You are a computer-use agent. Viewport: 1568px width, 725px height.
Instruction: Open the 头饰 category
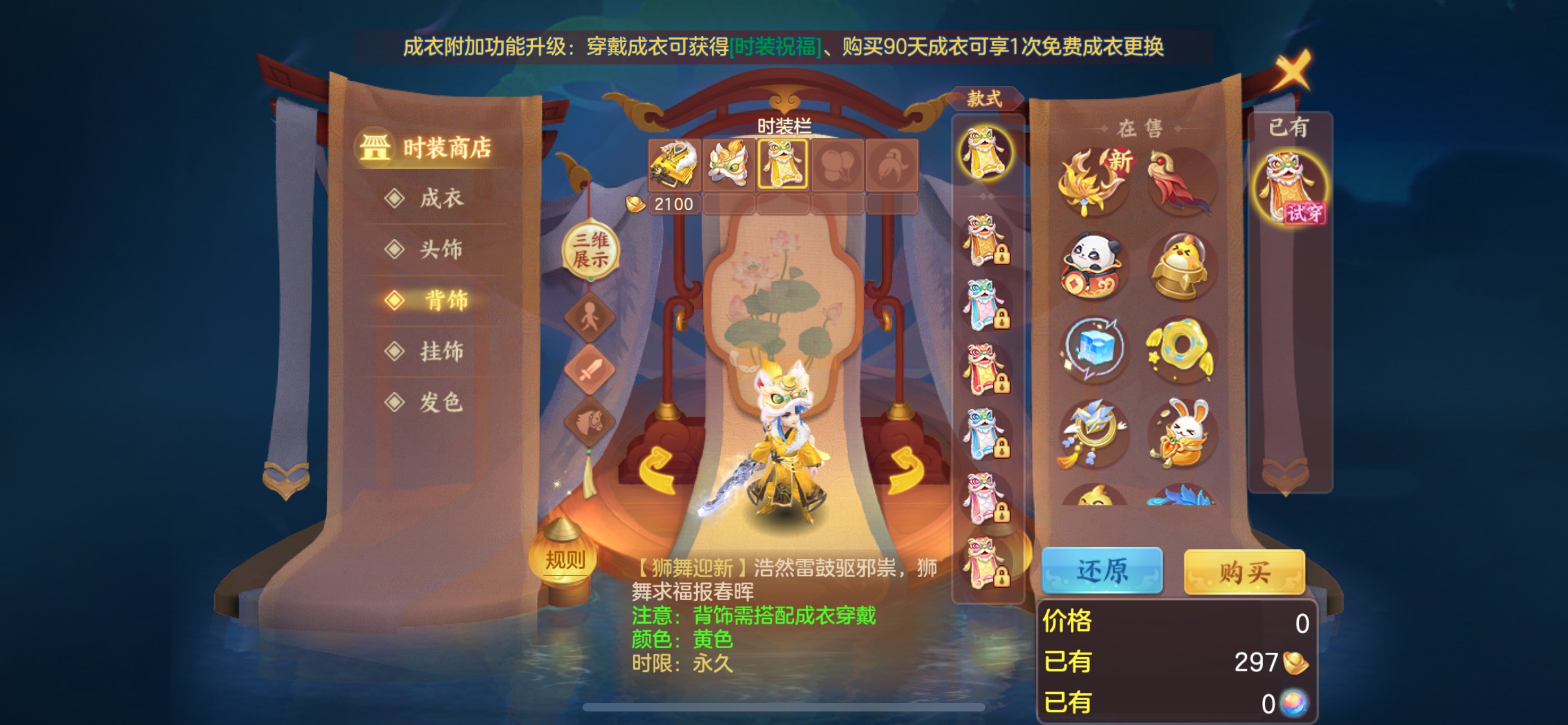pyautogui.click(x=440, y=249)
